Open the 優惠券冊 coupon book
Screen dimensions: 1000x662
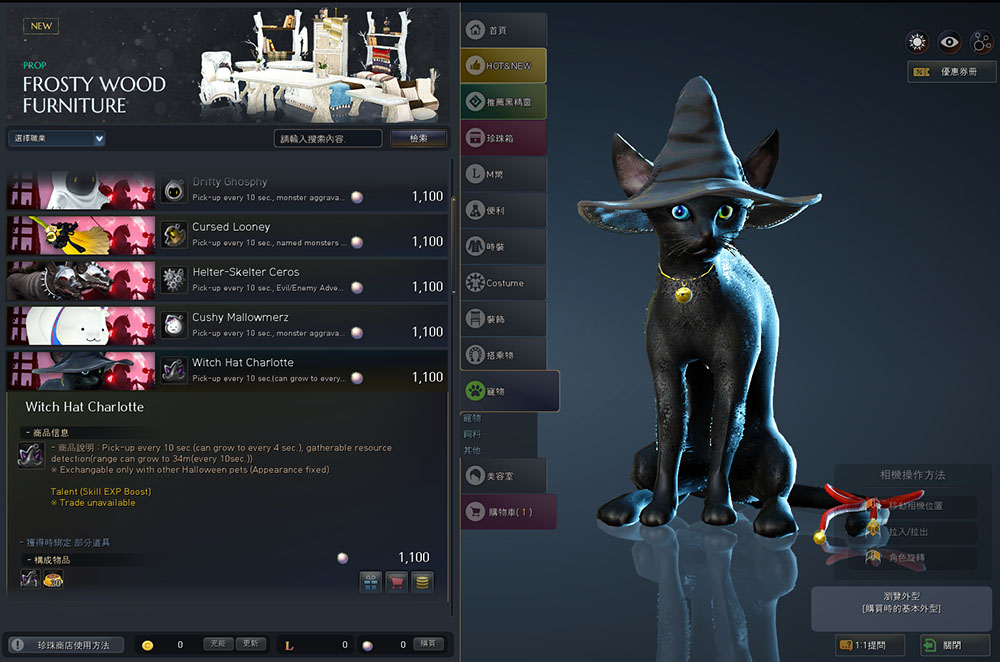[951, 72]
